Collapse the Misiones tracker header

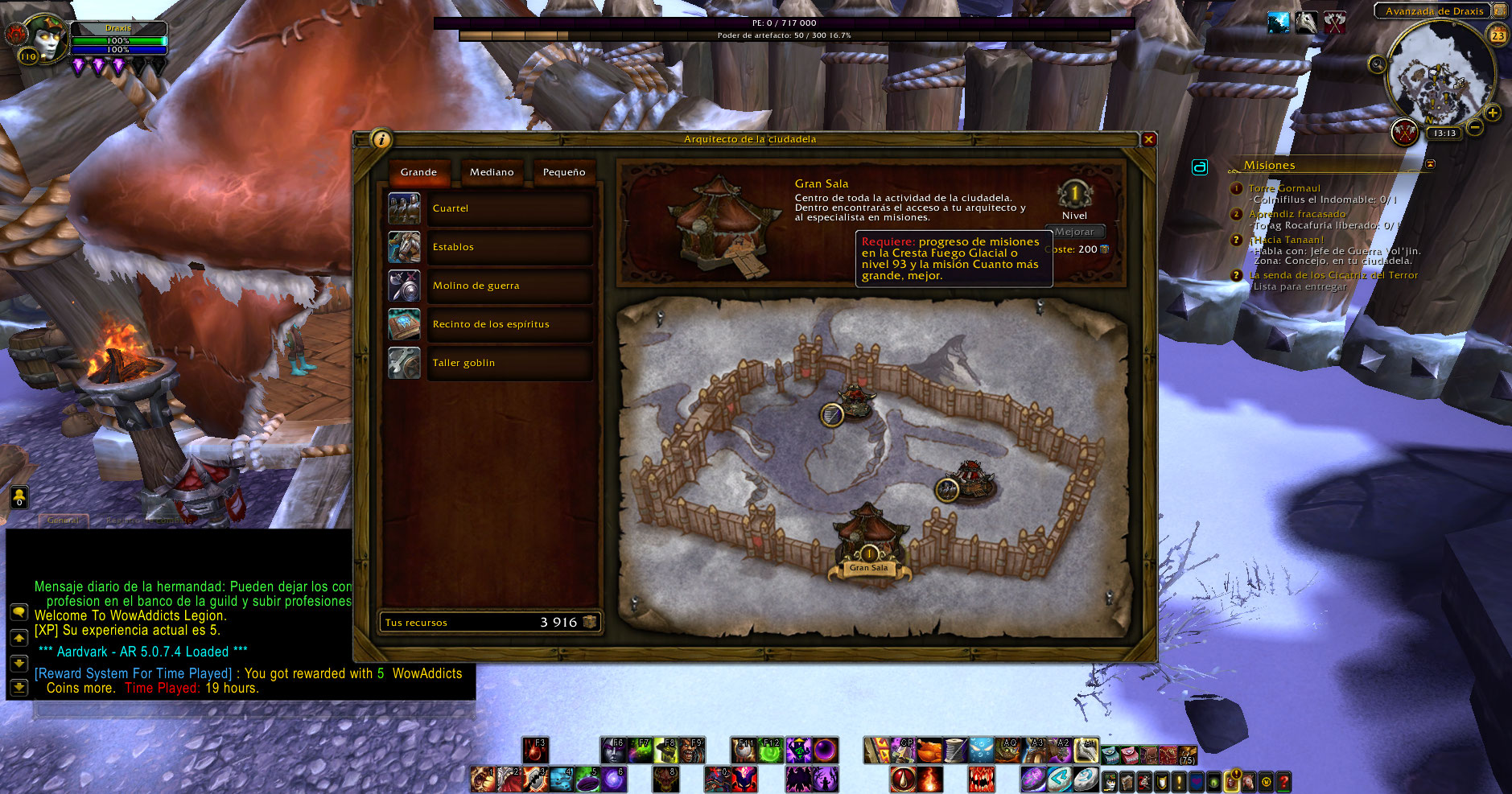pos(1430,164)
